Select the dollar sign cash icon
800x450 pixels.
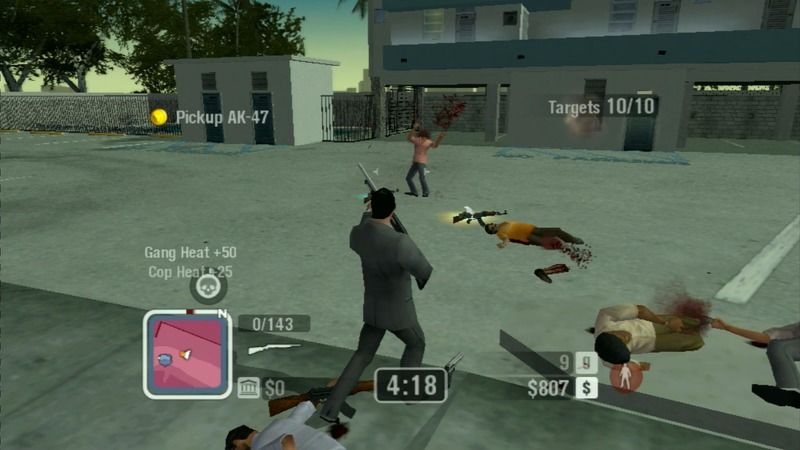(x=586, y=387)
